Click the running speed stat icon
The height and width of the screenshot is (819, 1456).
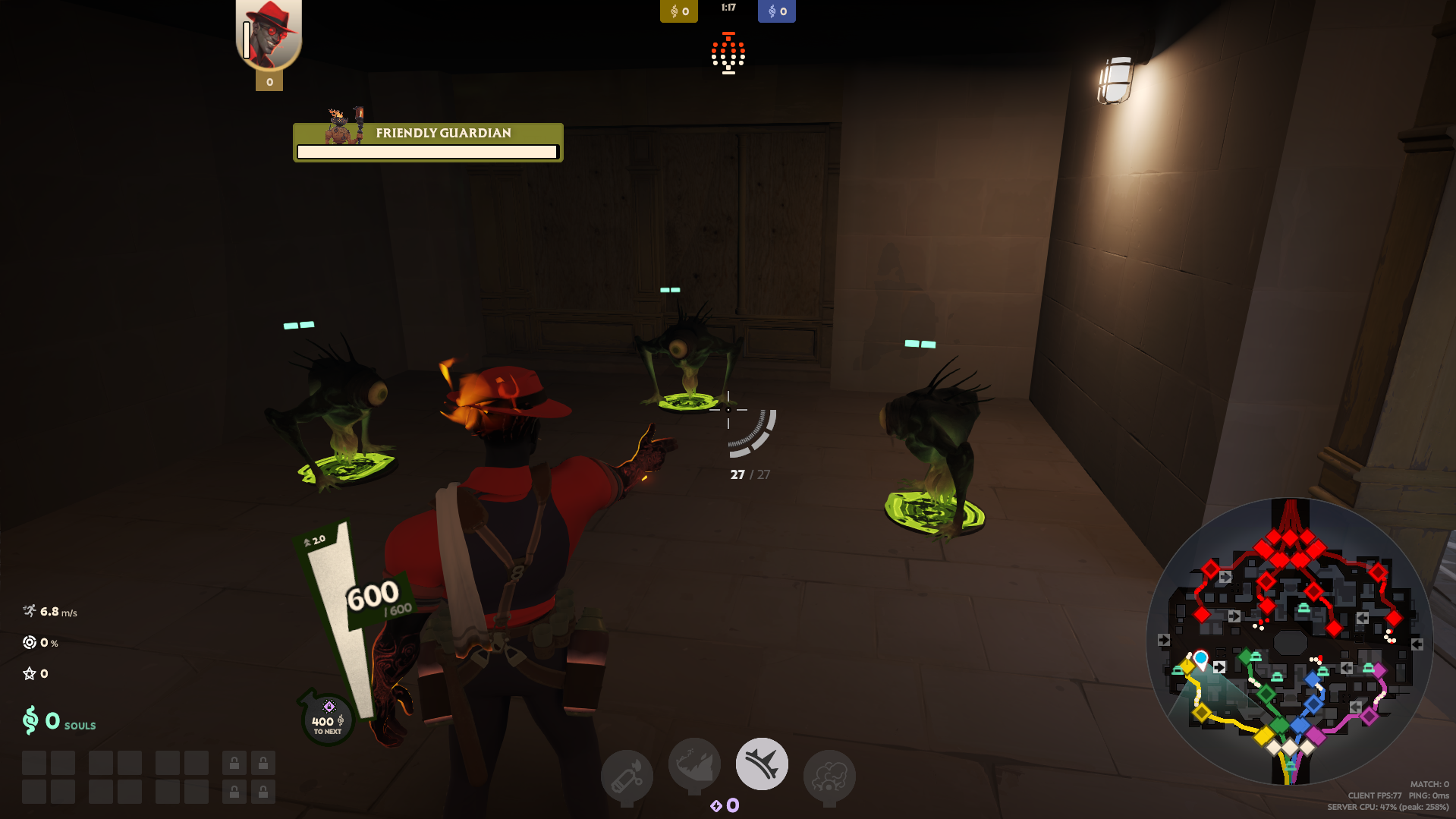click(x=30, y=610)
